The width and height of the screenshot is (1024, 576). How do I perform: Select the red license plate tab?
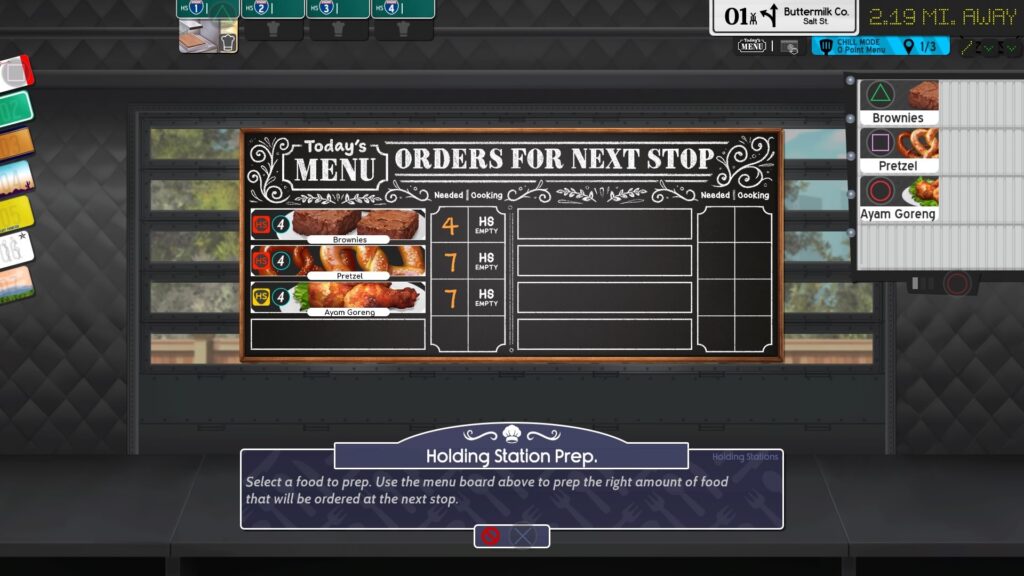(x=15, y=73)
